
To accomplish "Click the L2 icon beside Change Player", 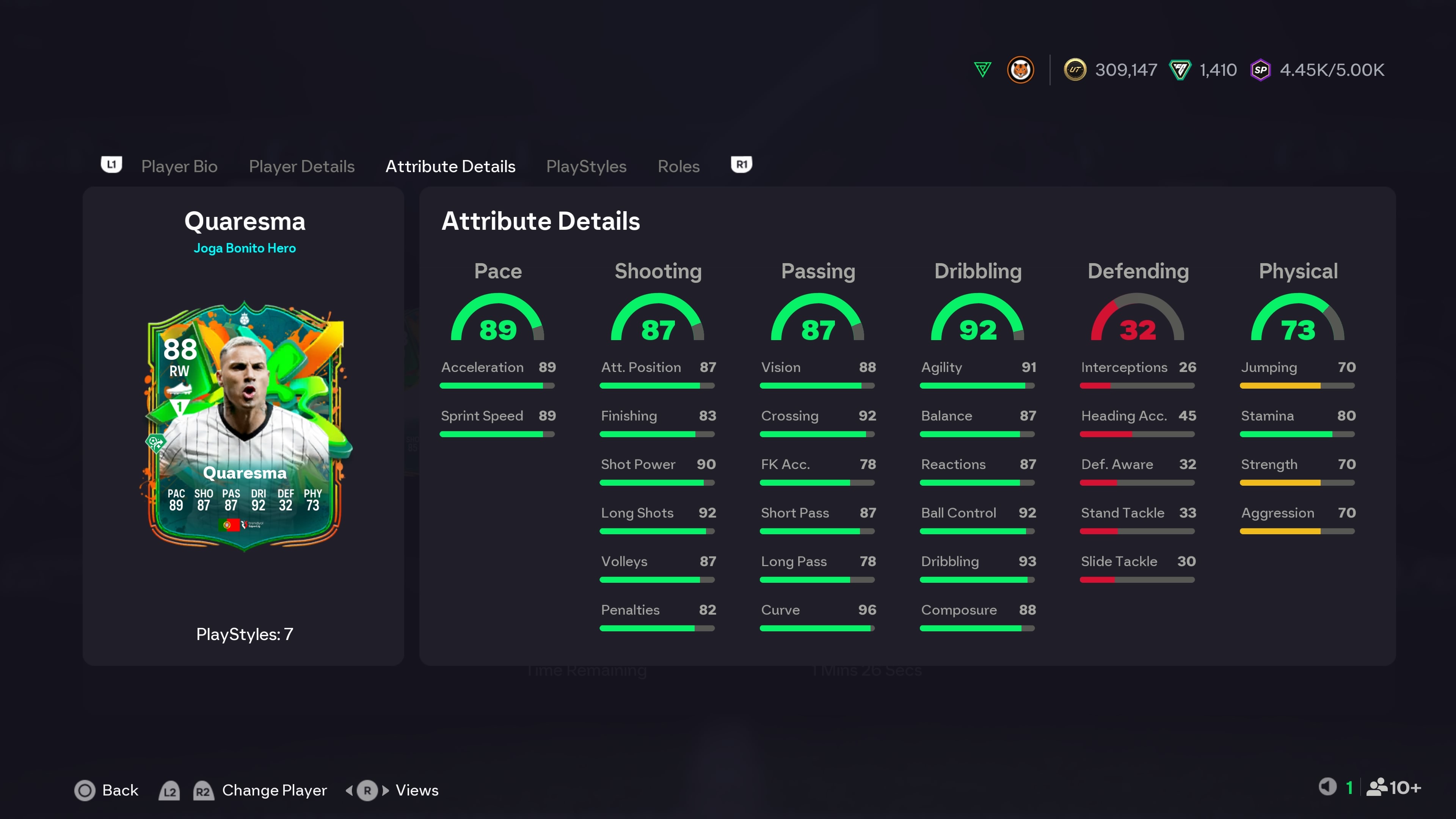I will coord(169,791).
